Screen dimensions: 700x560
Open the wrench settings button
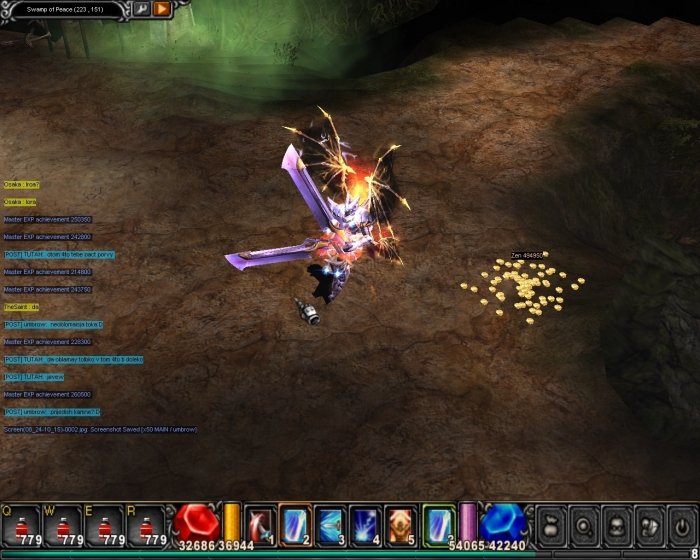(142, 9)
